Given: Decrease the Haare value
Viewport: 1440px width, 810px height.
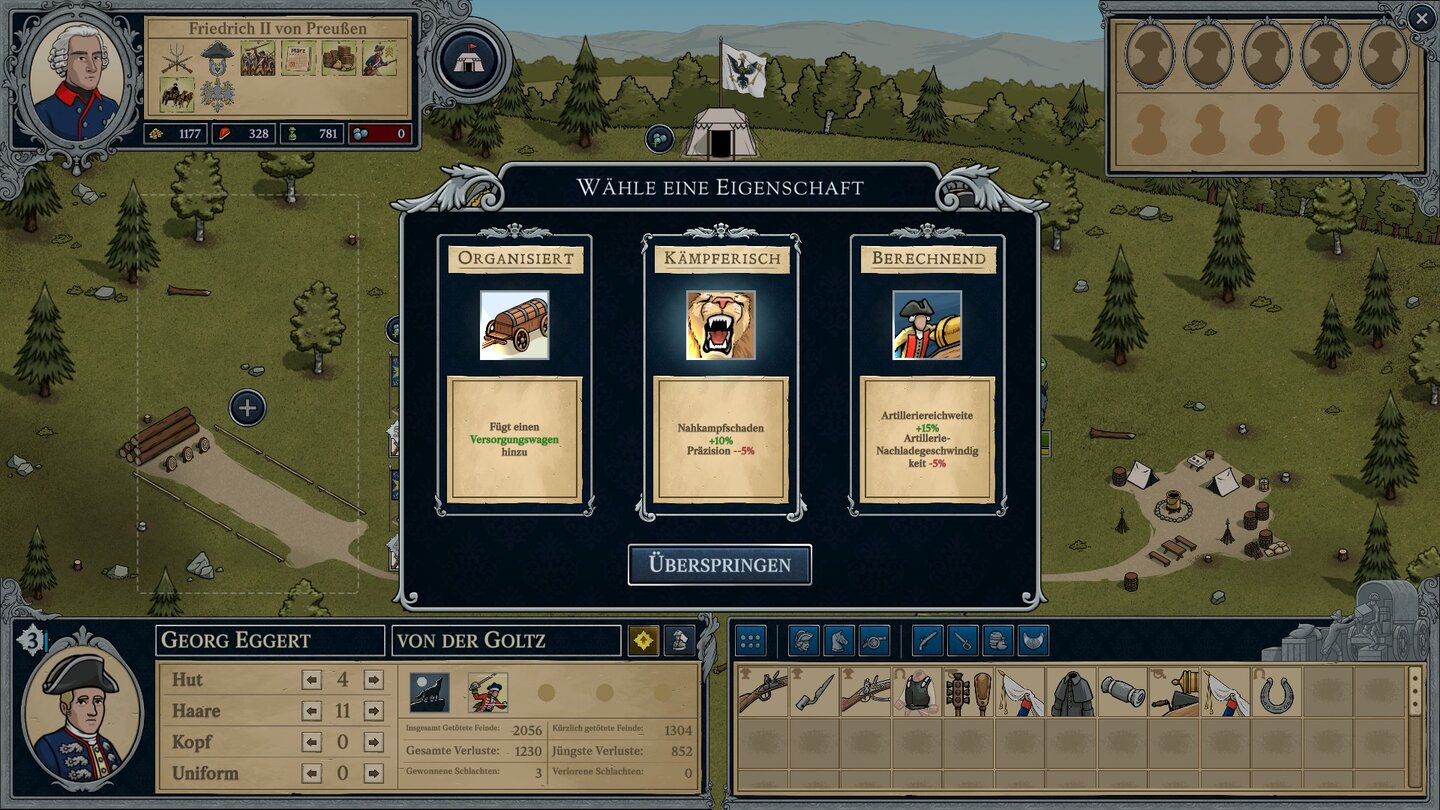Looking at the screenshot, I should tap(312, 711).
